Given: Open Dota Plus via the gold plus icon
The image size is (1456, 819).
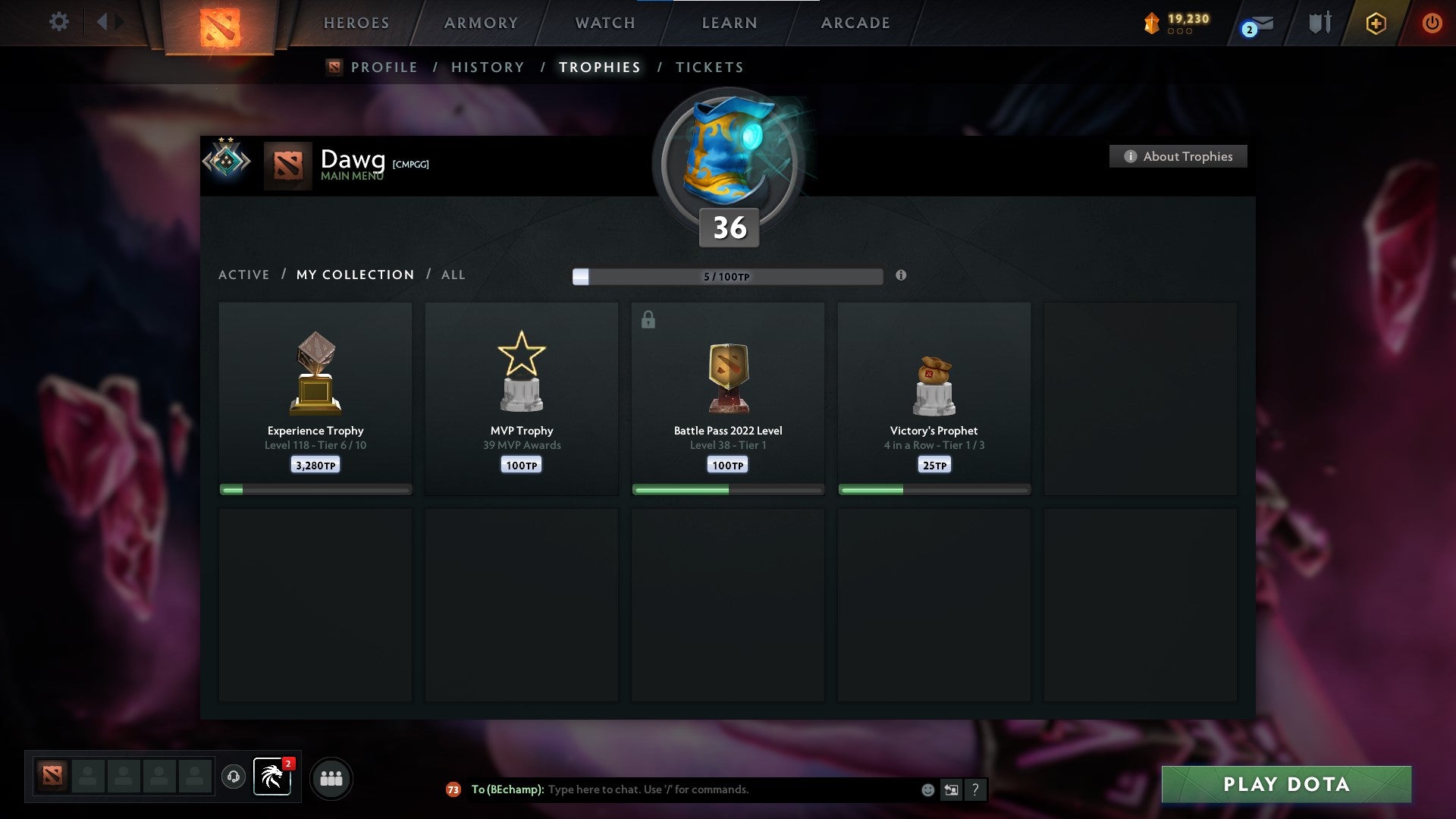Looking at the screenshot, I should [x=1376, y=23].
